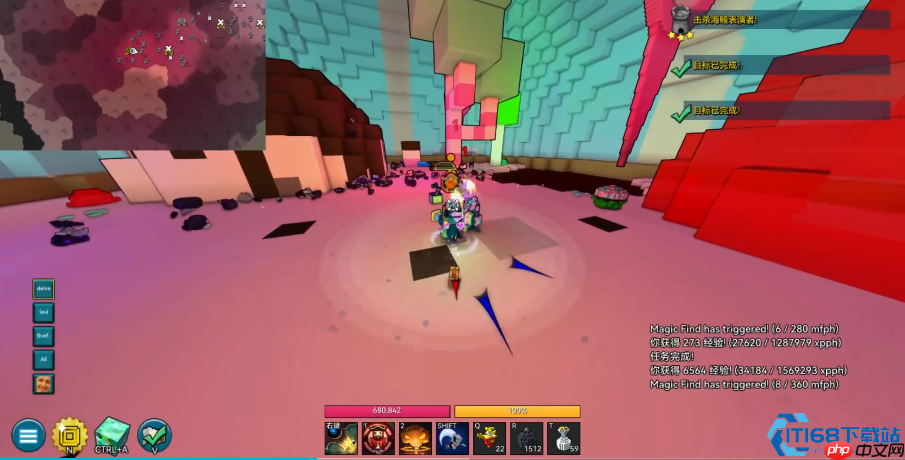The image size is (905, 460).
Task: Use the T slot item showing 59
Action: point(563,438)
